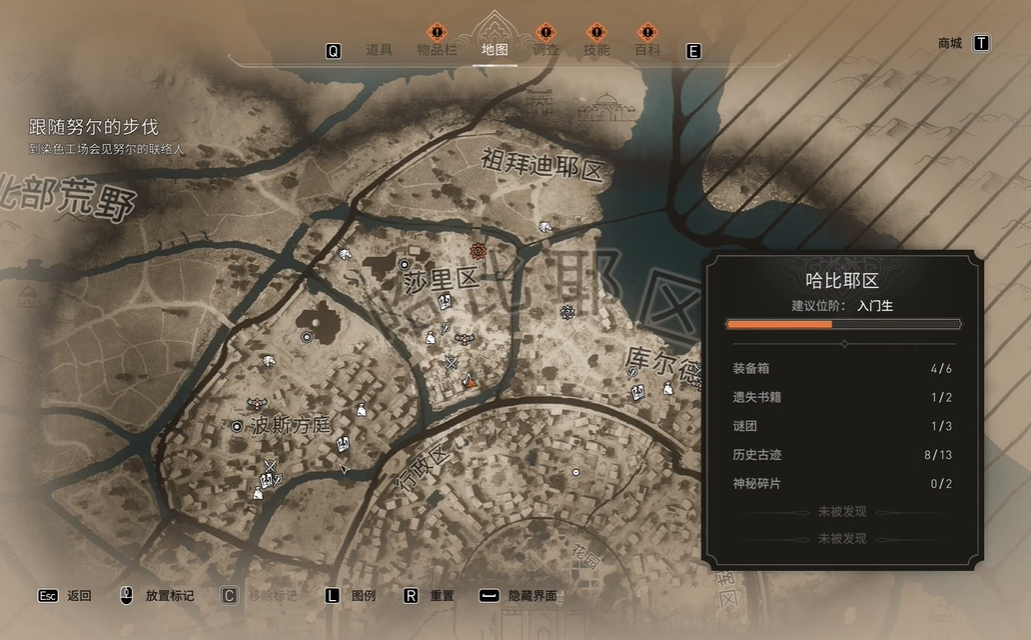Choose 隐藏界面 to hide the interface
The image size is (1031, 640).
click(532, 596)
